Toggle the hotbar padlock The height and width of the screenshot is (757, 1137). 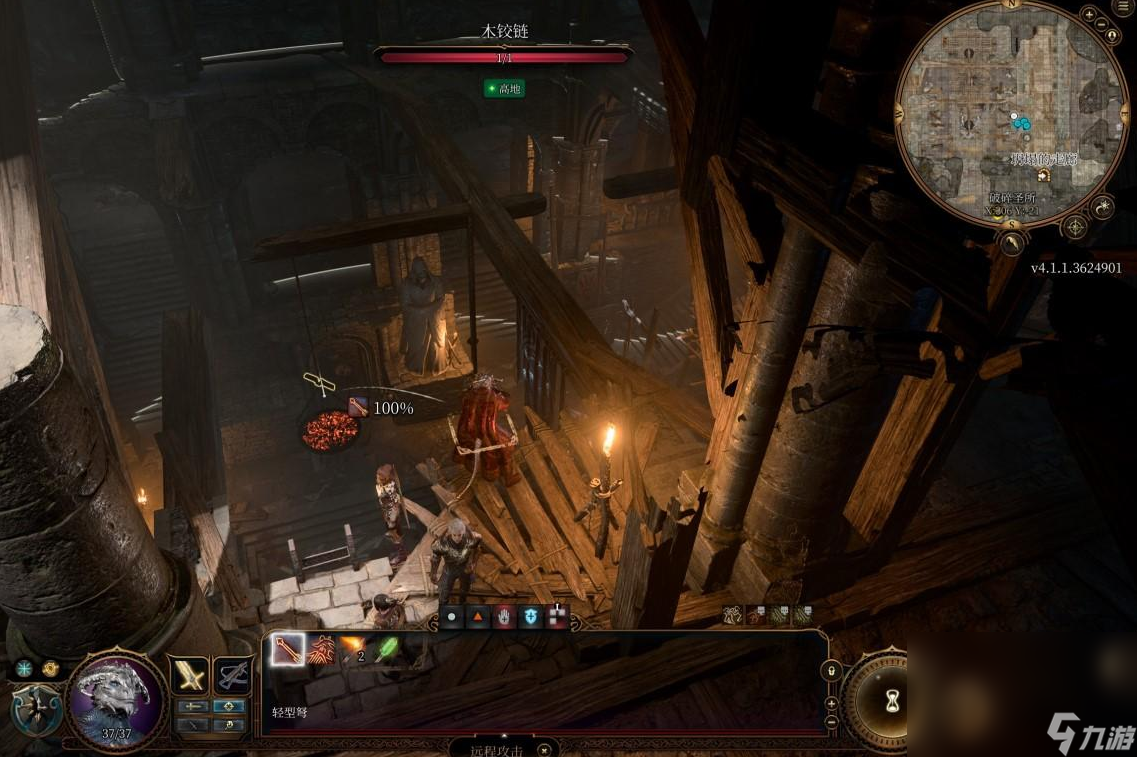(x=830, y=669)
